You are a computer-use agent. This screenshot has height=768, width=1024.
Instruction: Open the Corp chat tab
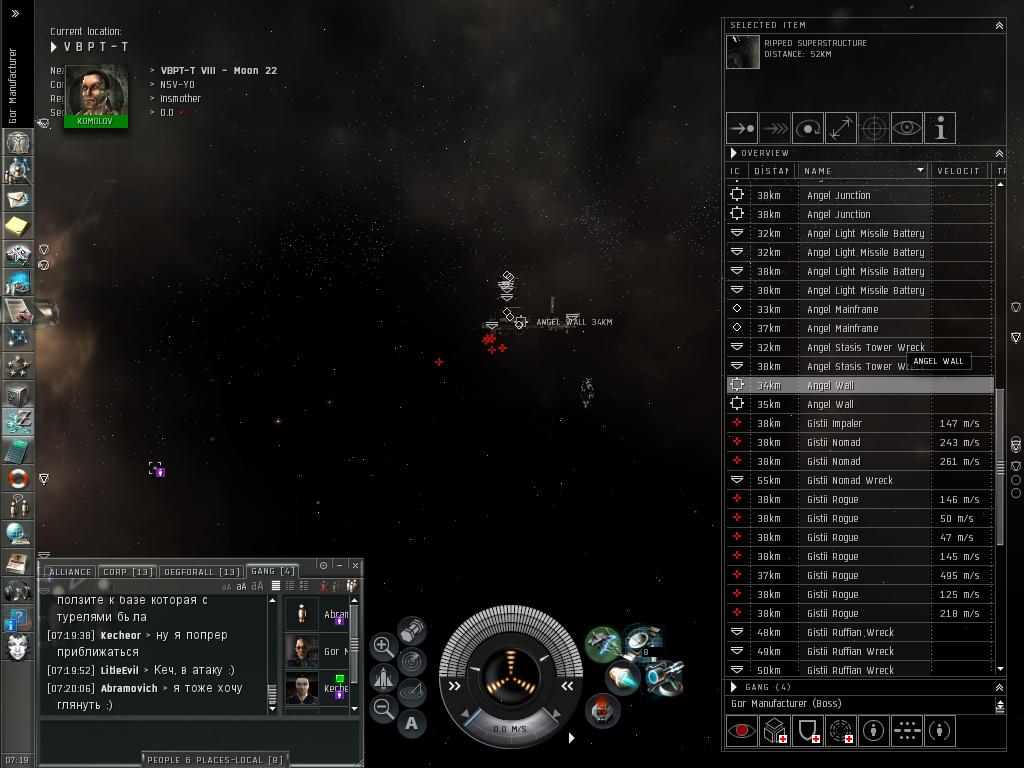[x=128, y=572]
